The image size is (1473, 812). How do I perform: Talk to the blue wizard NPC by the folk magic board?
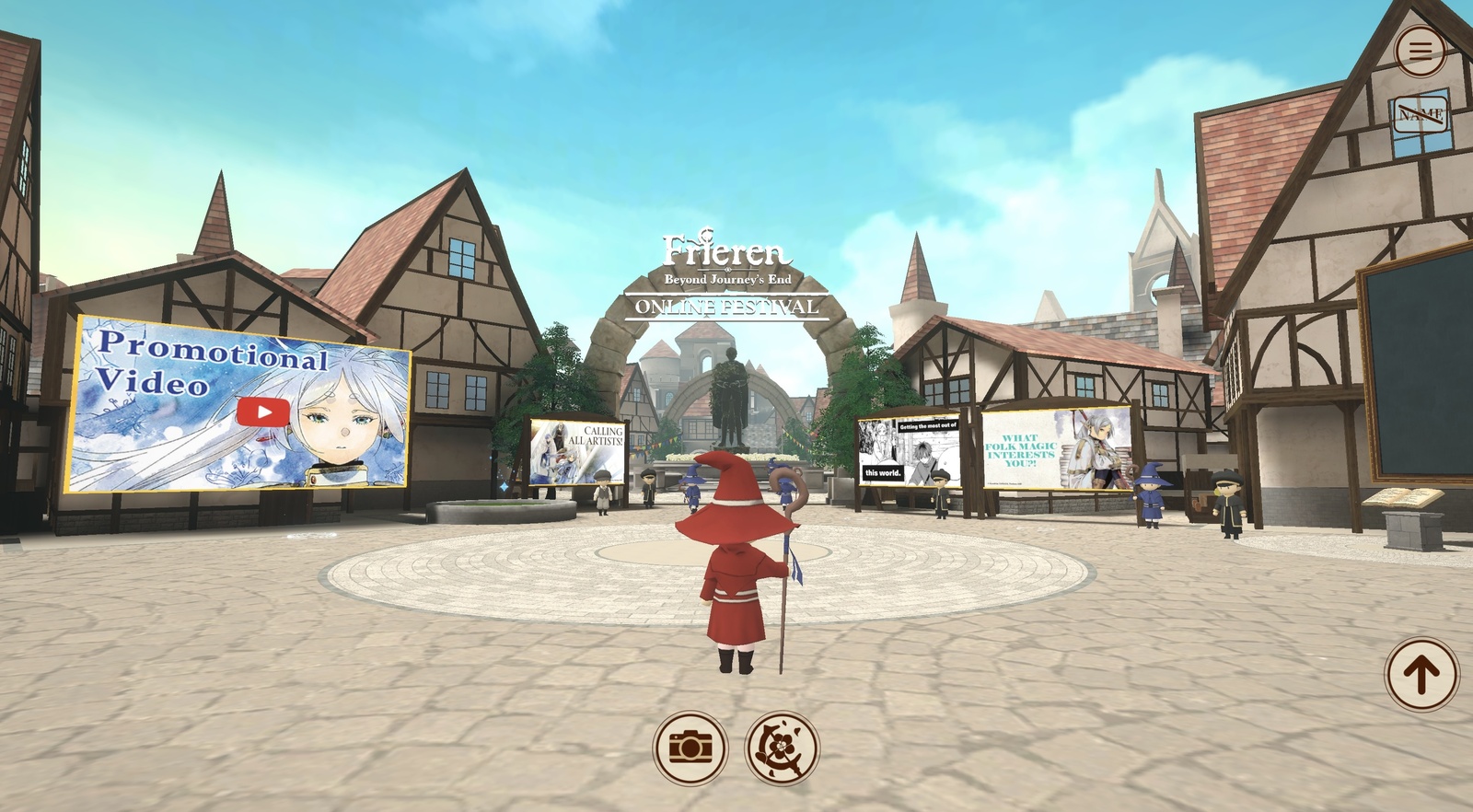[x=1149, y=499]
